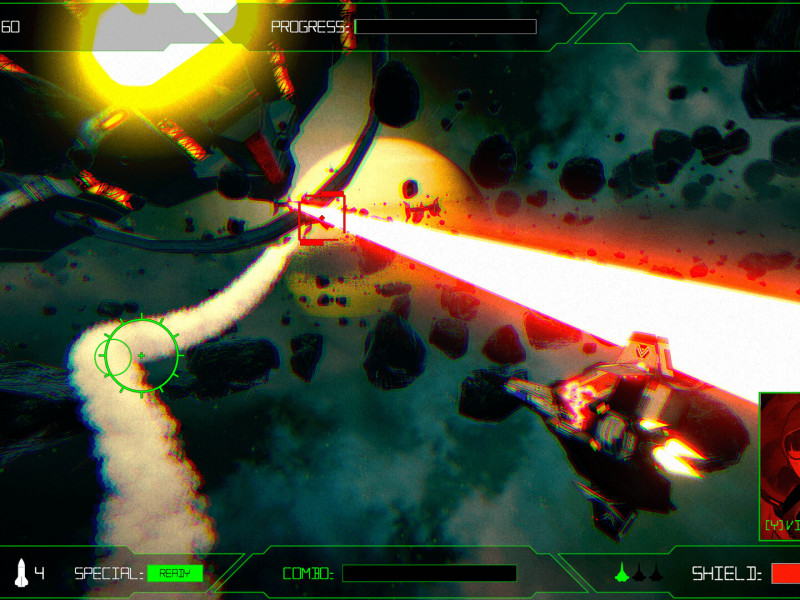
Task: Activate the Special READY indicator
Action: coord(175,573)
